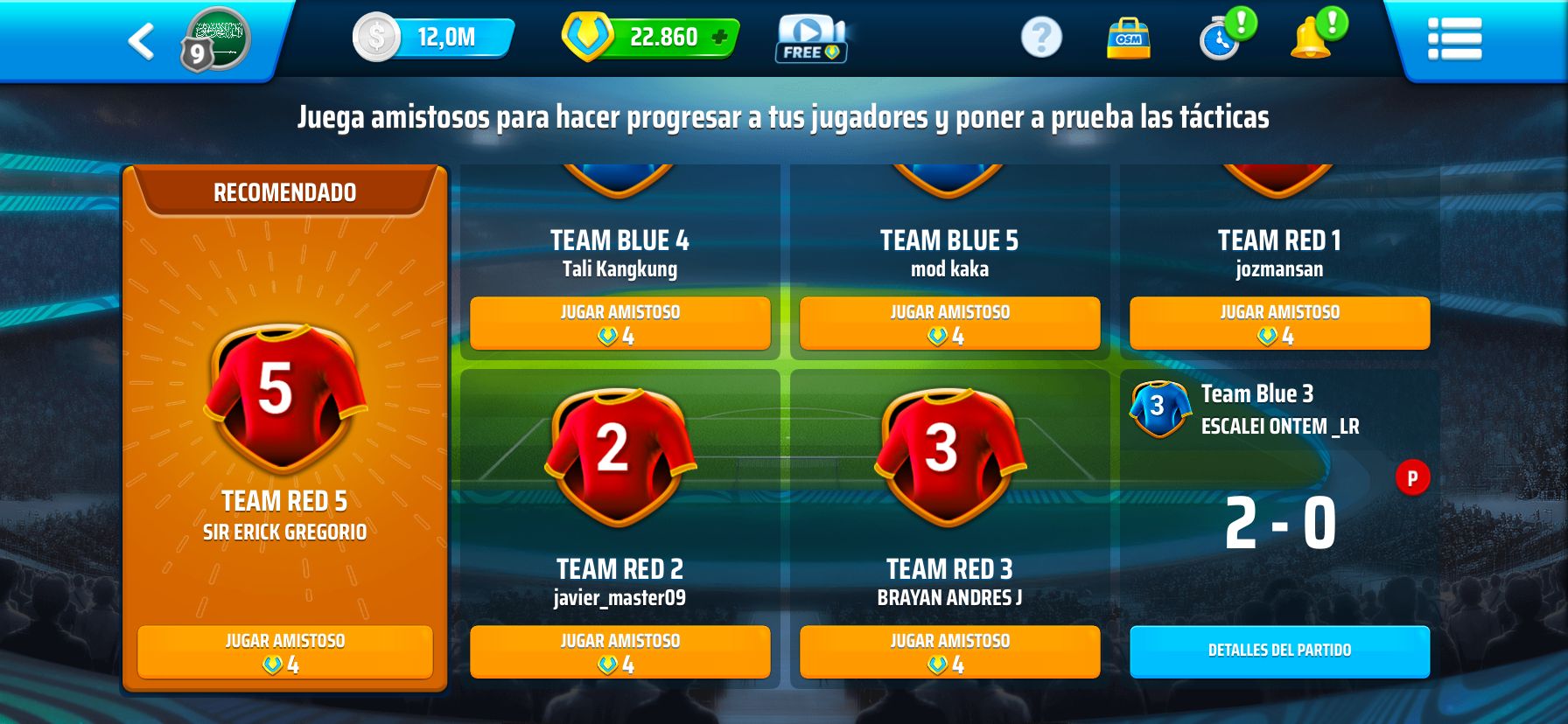This screenshot has height=724, width=1568.
Task: Show notifications with the bell icon
Action: pyautogui.click(x=1311, y=39)
